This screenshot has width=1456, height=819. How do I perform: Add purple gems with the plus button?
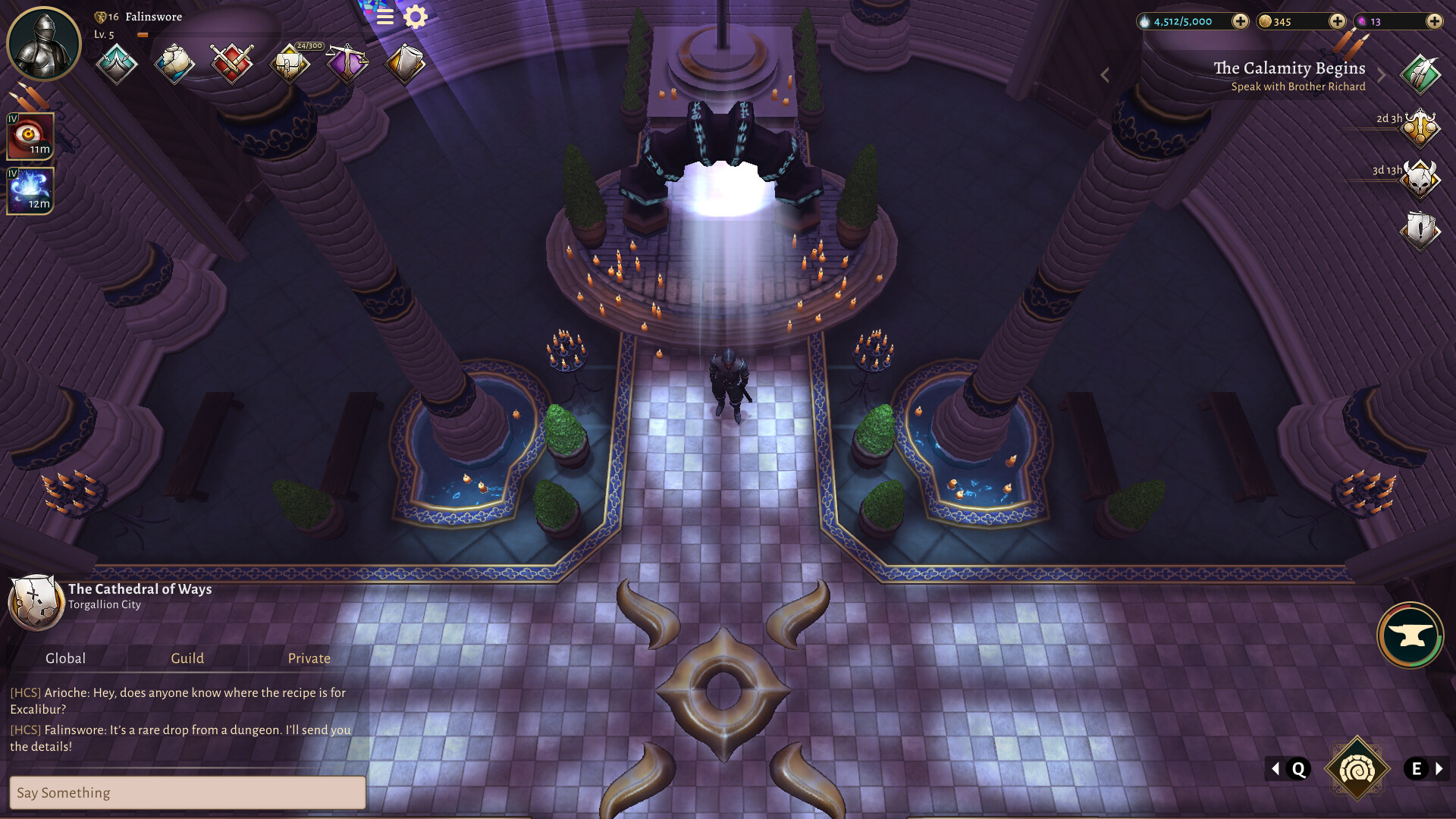coord(1434,21)
